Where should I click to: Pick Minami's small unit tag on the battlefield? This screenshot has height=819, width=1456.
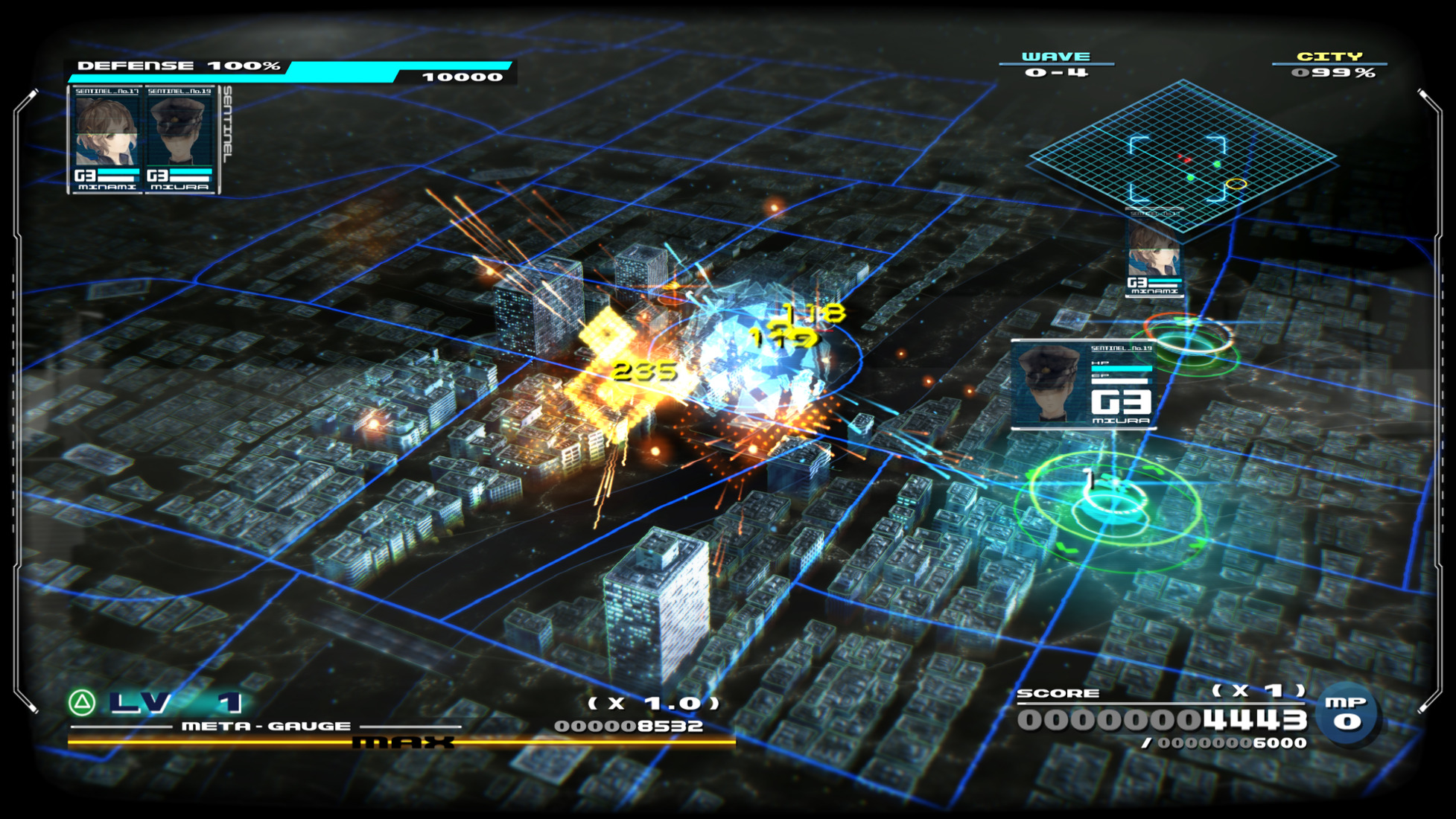(1153, 261)
